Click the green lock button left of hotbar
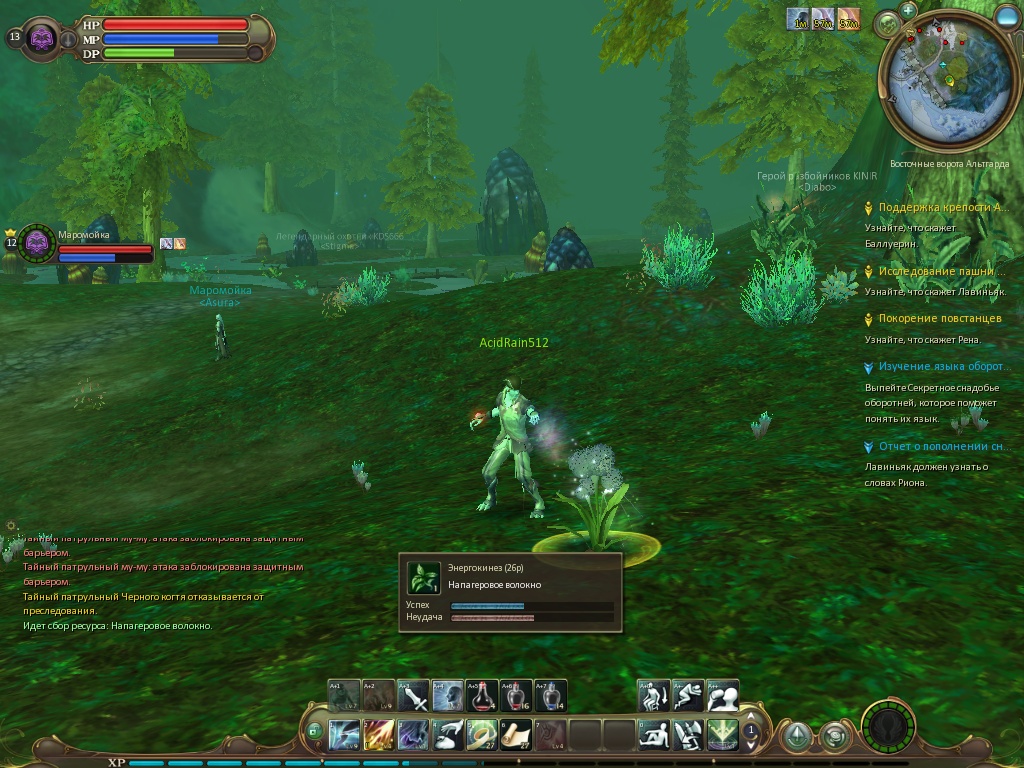This screenshot has height=768, width=1024. point(315,731)
